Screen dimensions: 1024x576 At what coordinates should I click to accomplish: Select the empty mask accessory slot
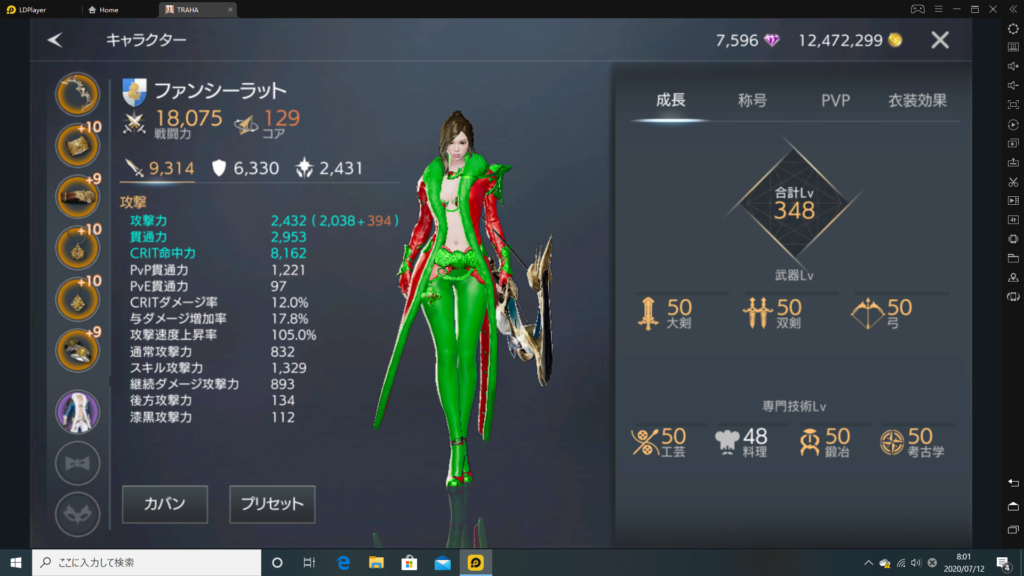(77, 514)
